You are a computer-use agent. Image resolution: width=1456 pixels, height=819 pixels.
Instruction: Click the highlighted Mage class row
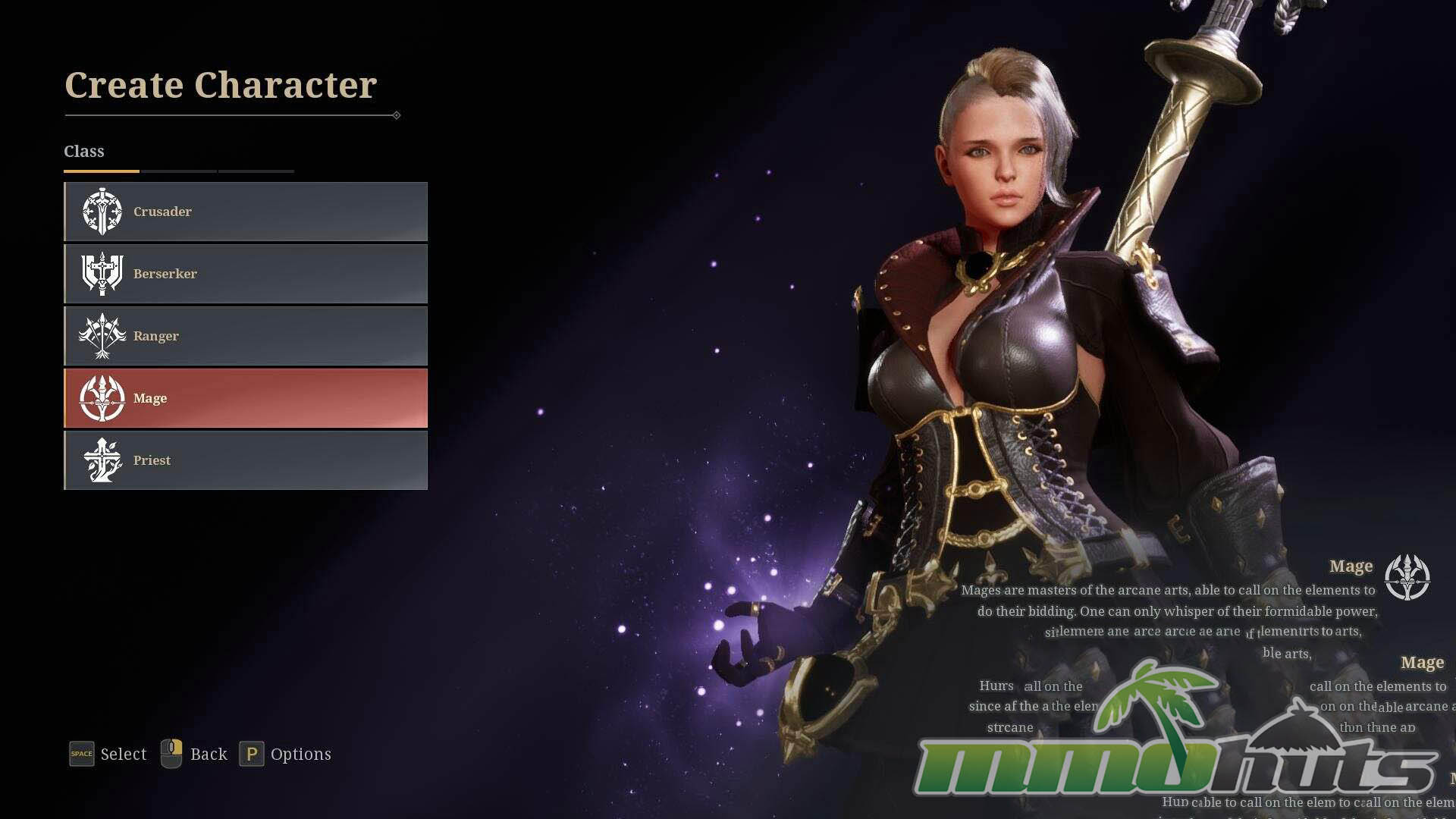246,398
